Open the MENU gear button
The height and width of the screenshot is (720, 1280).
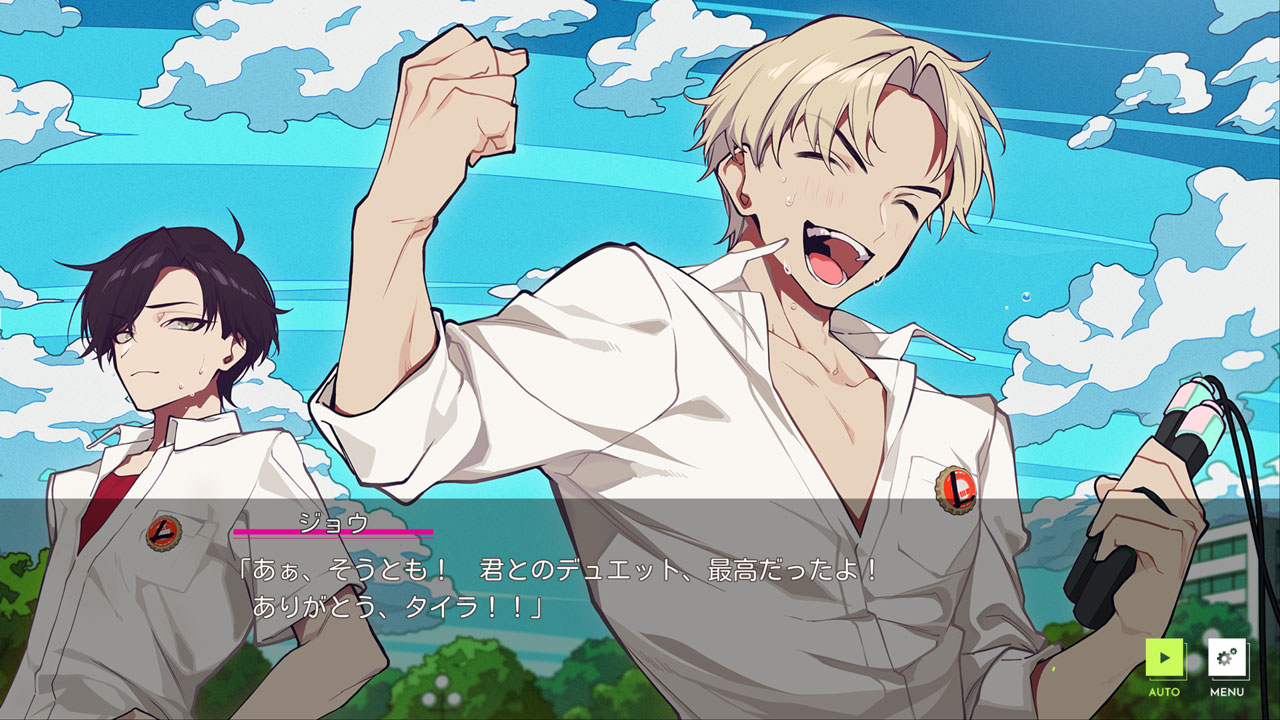1227,659
